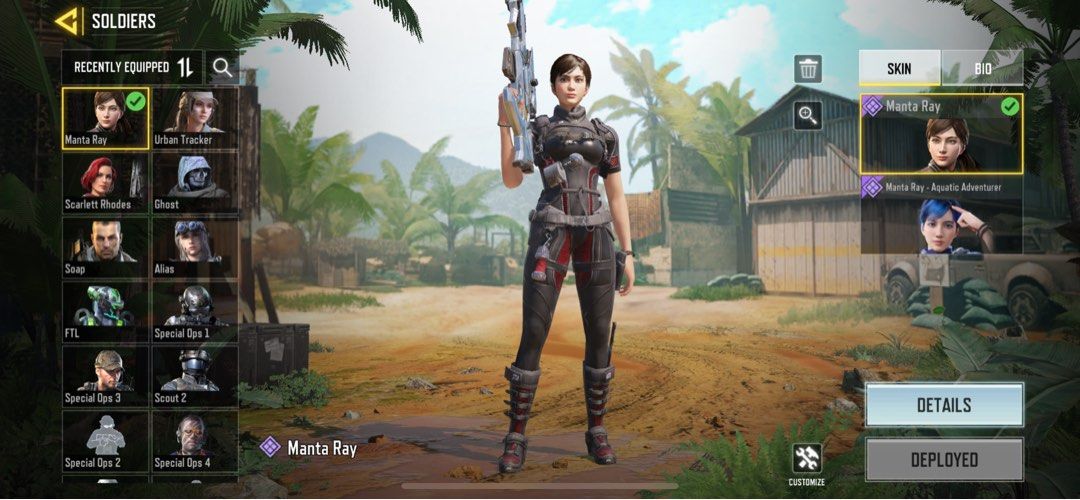Select the Alias soldier tile

coord(194,247)
